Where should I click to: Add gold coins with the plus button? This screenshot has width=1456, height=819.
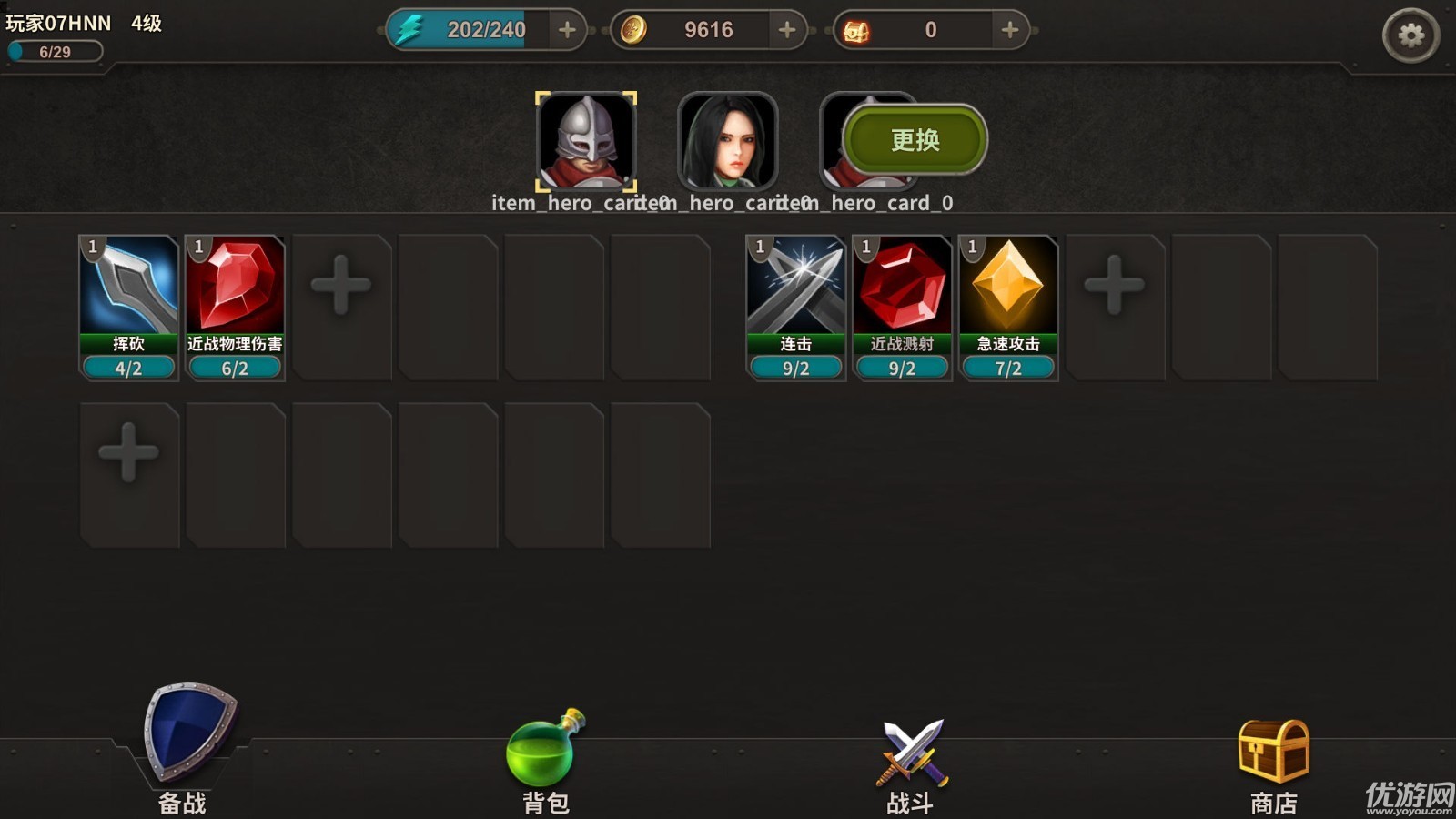pos(787,30)
